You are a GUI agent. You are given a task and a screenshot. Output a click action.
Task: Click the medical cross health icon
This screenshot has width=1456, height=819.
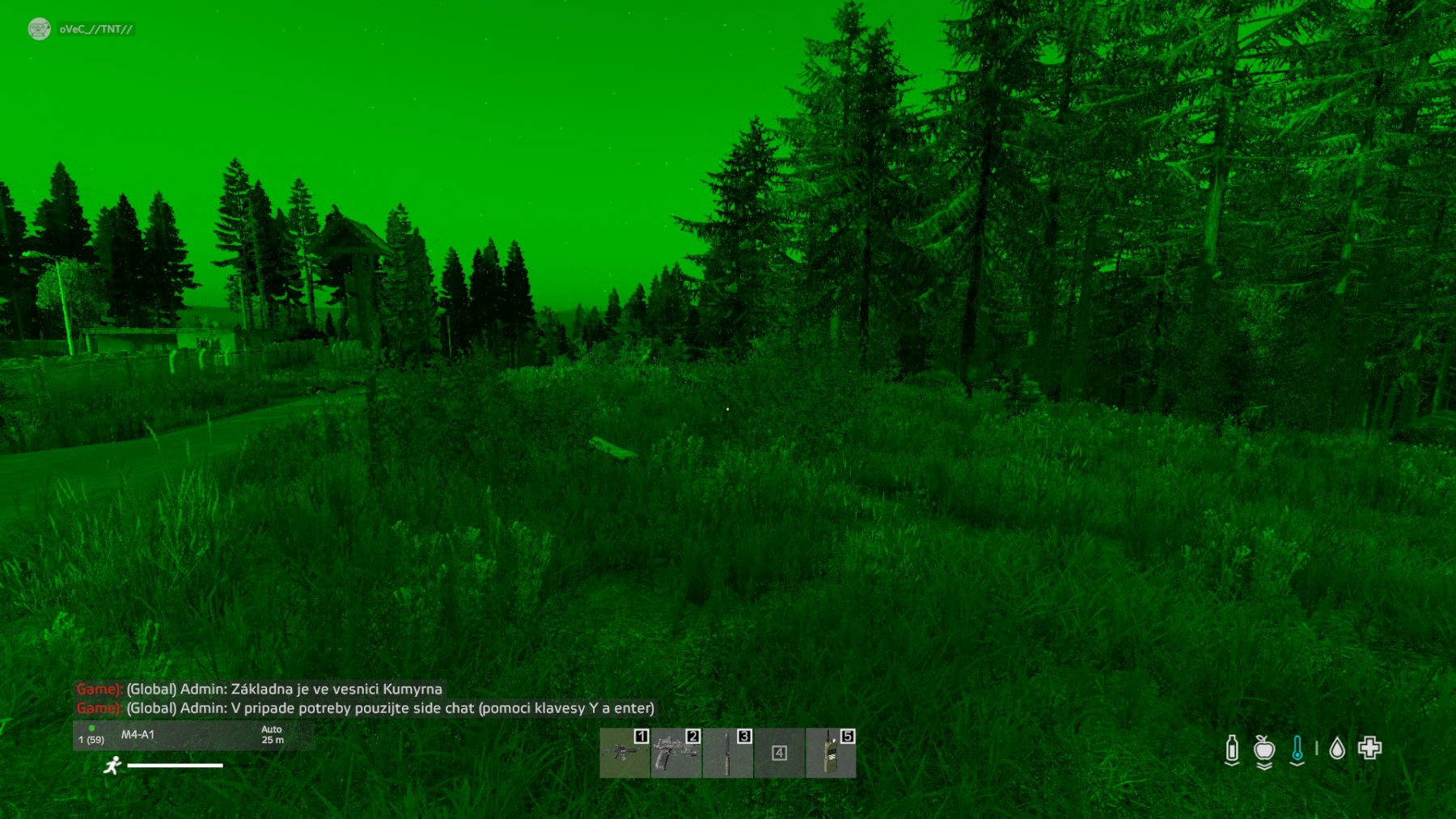tap(1369, 748)
